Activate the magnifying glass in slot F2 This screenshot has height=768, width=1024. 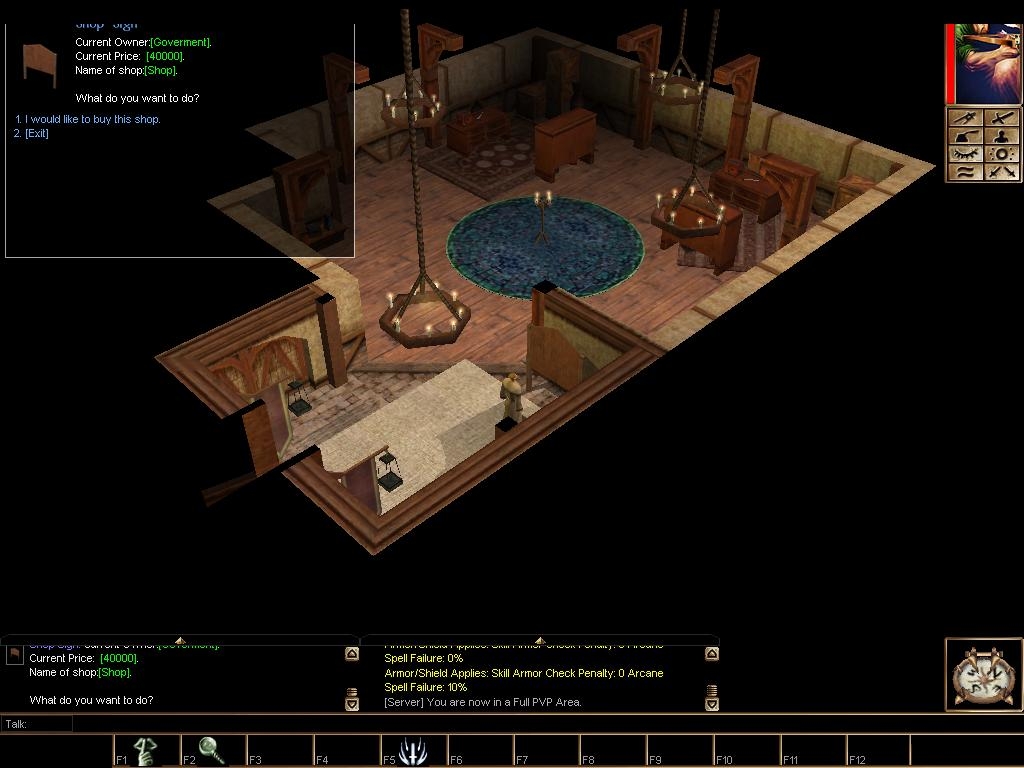click(x=212, y=750)
